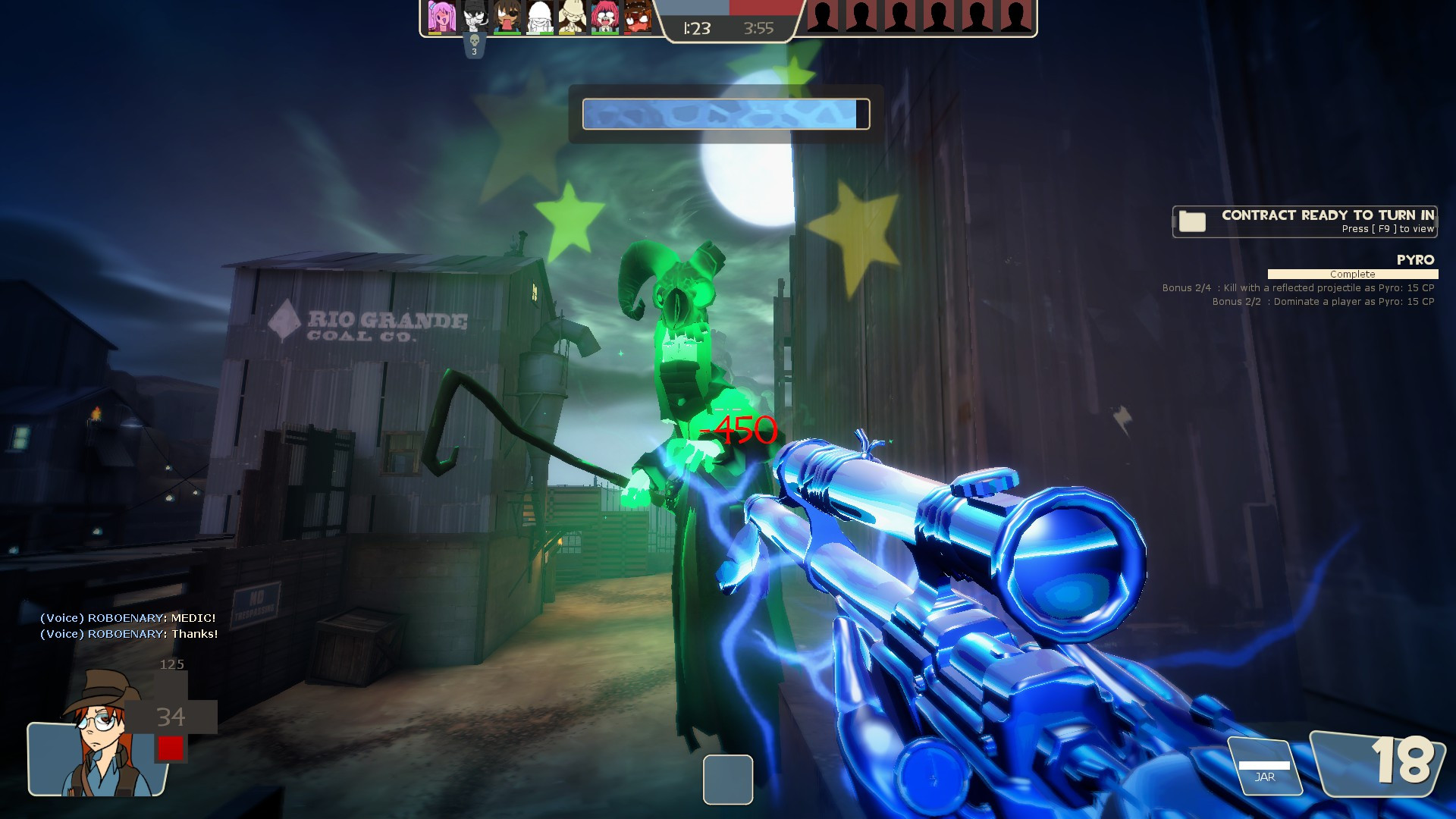The height and width of the screenshot is (819, 1456).
Task: Click the Sniper character portrait
Action: 99,736
